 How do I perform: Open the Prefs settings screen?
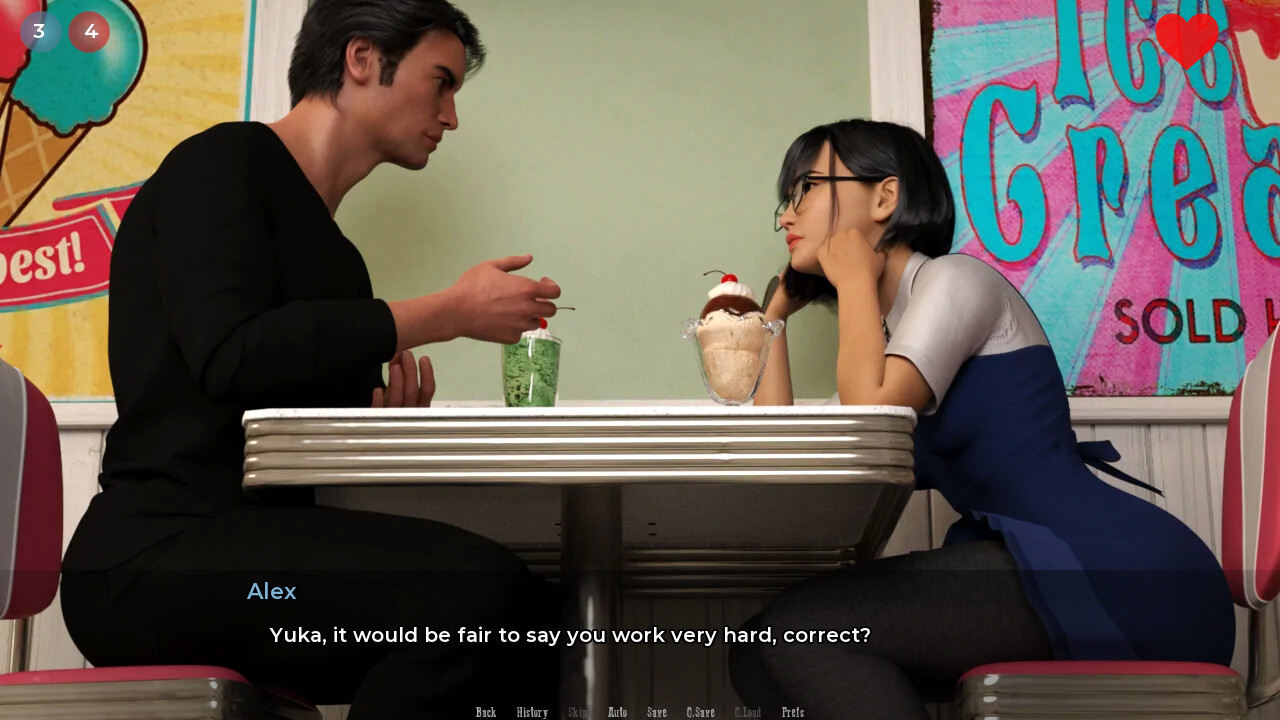[793, 712]
